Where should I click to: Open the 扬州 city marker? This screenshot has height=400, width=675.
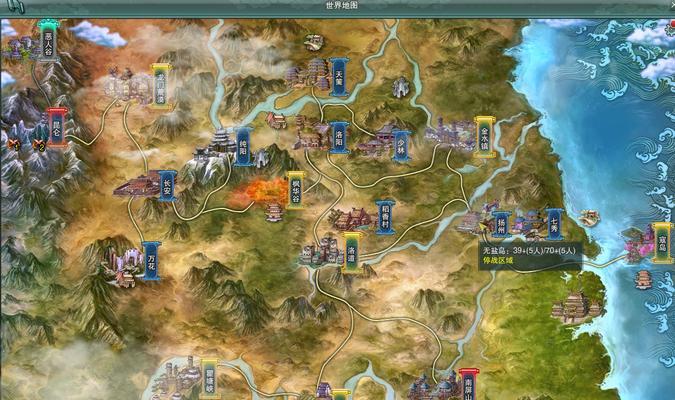pyautogui.click(x=502, y=222)
